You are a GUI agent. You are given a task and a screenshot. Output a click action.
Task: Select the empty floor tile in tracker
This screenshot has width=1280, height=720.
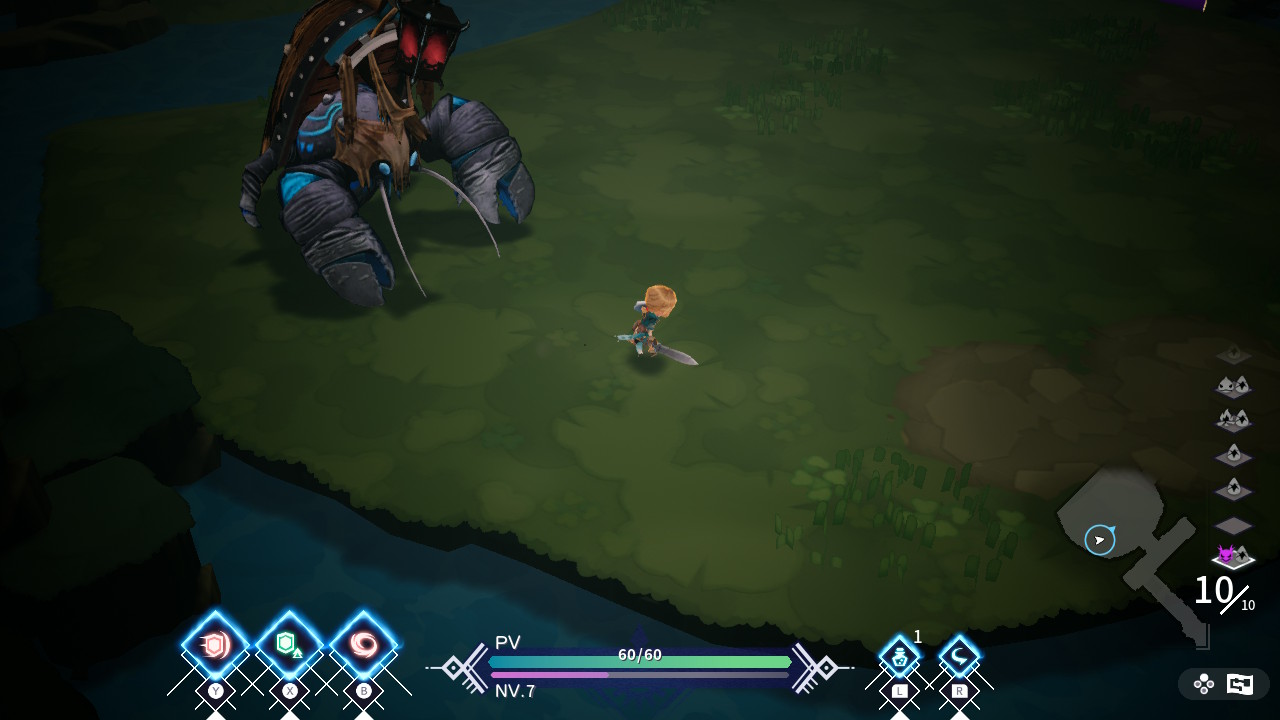point(1233,525)
